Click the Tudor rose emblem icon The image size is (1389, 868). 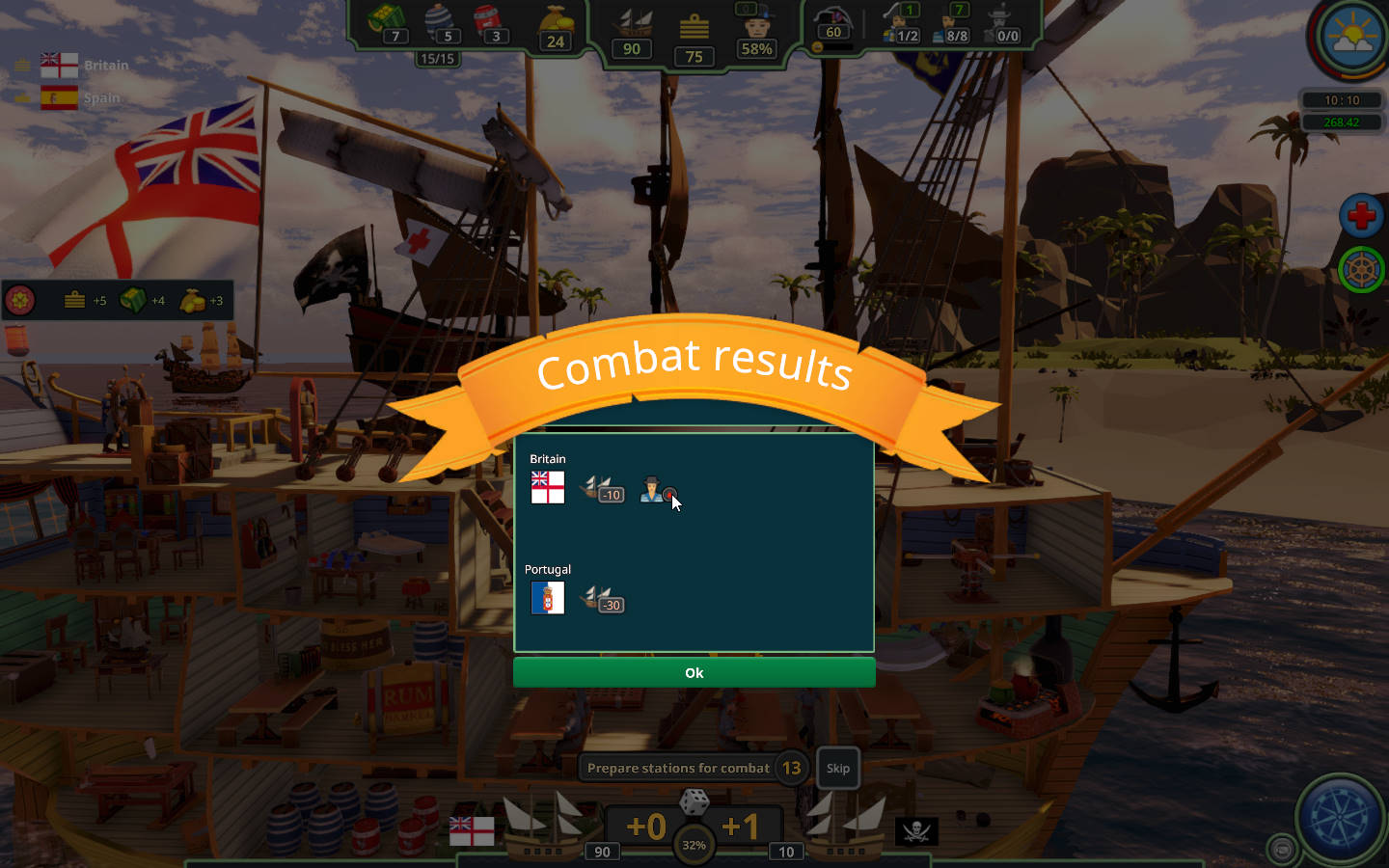click(x=20, y=300)
